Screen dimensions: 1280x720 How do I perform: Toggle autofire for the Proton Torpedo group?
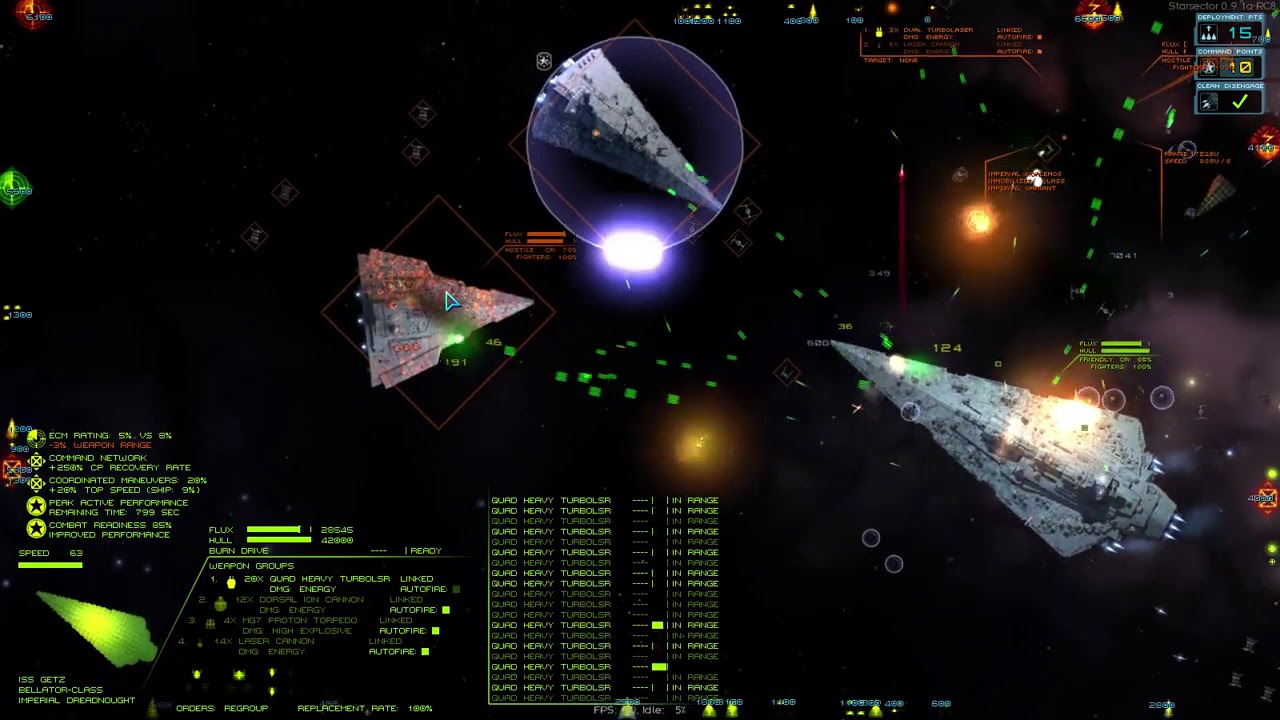[436, 631]
